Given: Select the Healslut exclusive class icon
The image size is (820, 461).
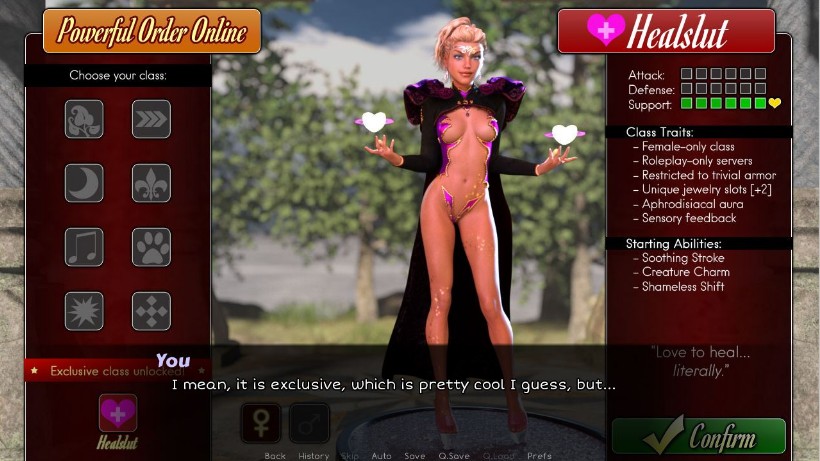Looking at the screenshot, I should point(118,413).
